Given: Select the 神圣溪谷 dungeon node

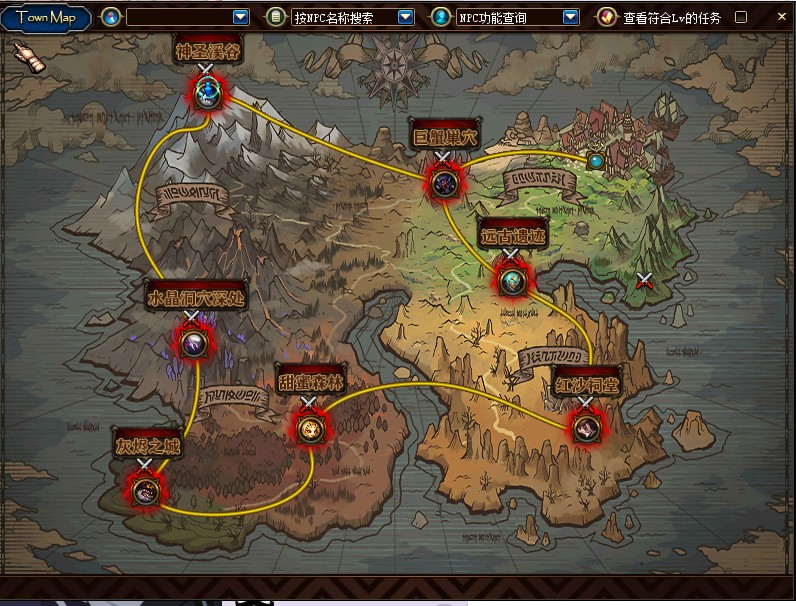Looking at the screenshot, I should (209, 94).
